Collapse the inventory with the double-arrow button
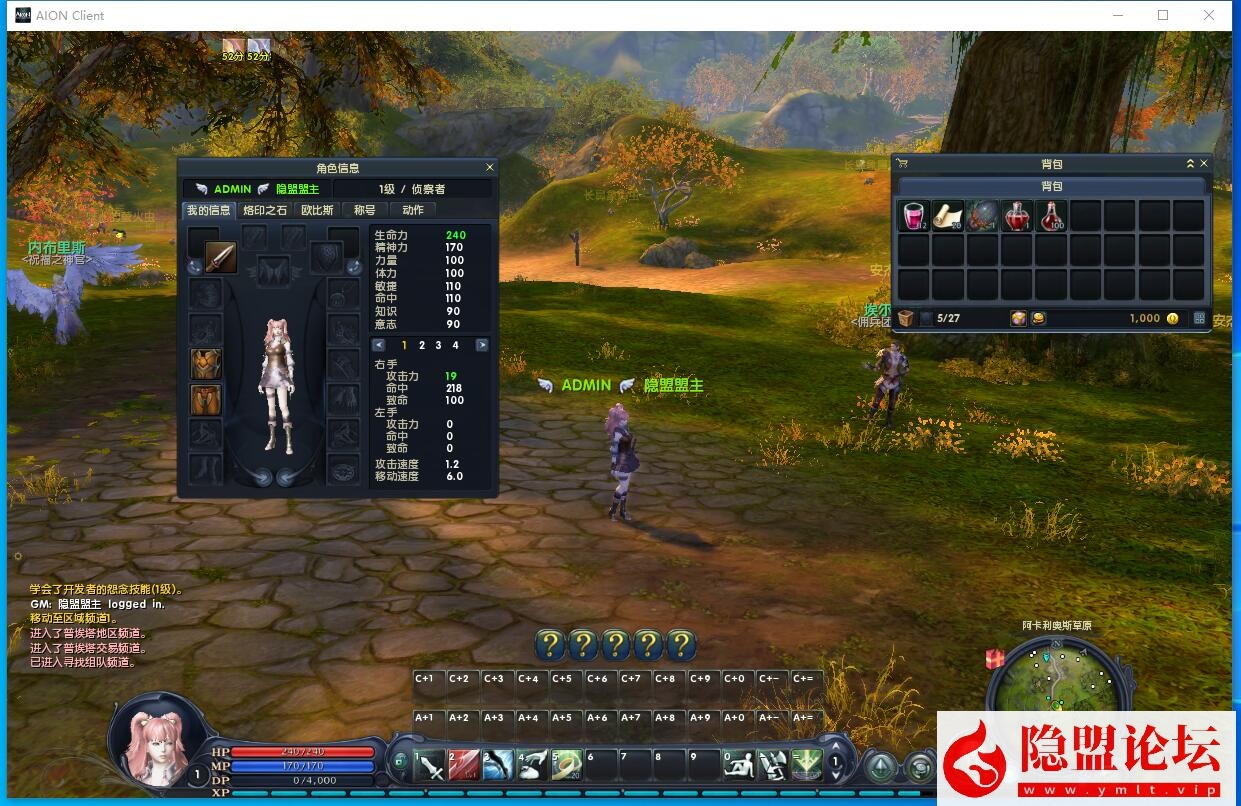Image resolution: width=1241 pixels, height=806 pixels. tap(1190, 163)
